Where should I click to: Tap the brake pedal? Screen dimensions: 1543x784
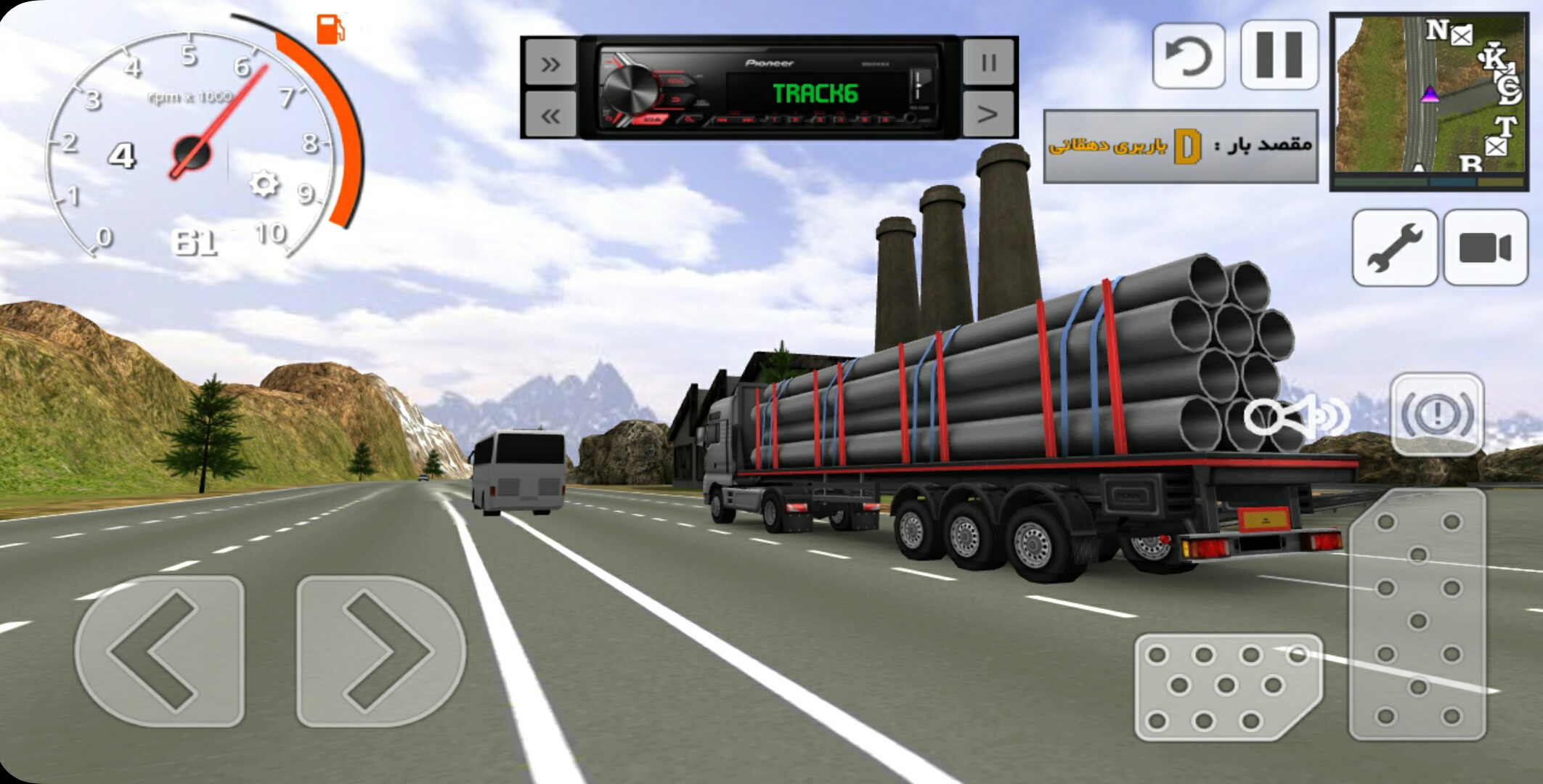[1227, 686]
